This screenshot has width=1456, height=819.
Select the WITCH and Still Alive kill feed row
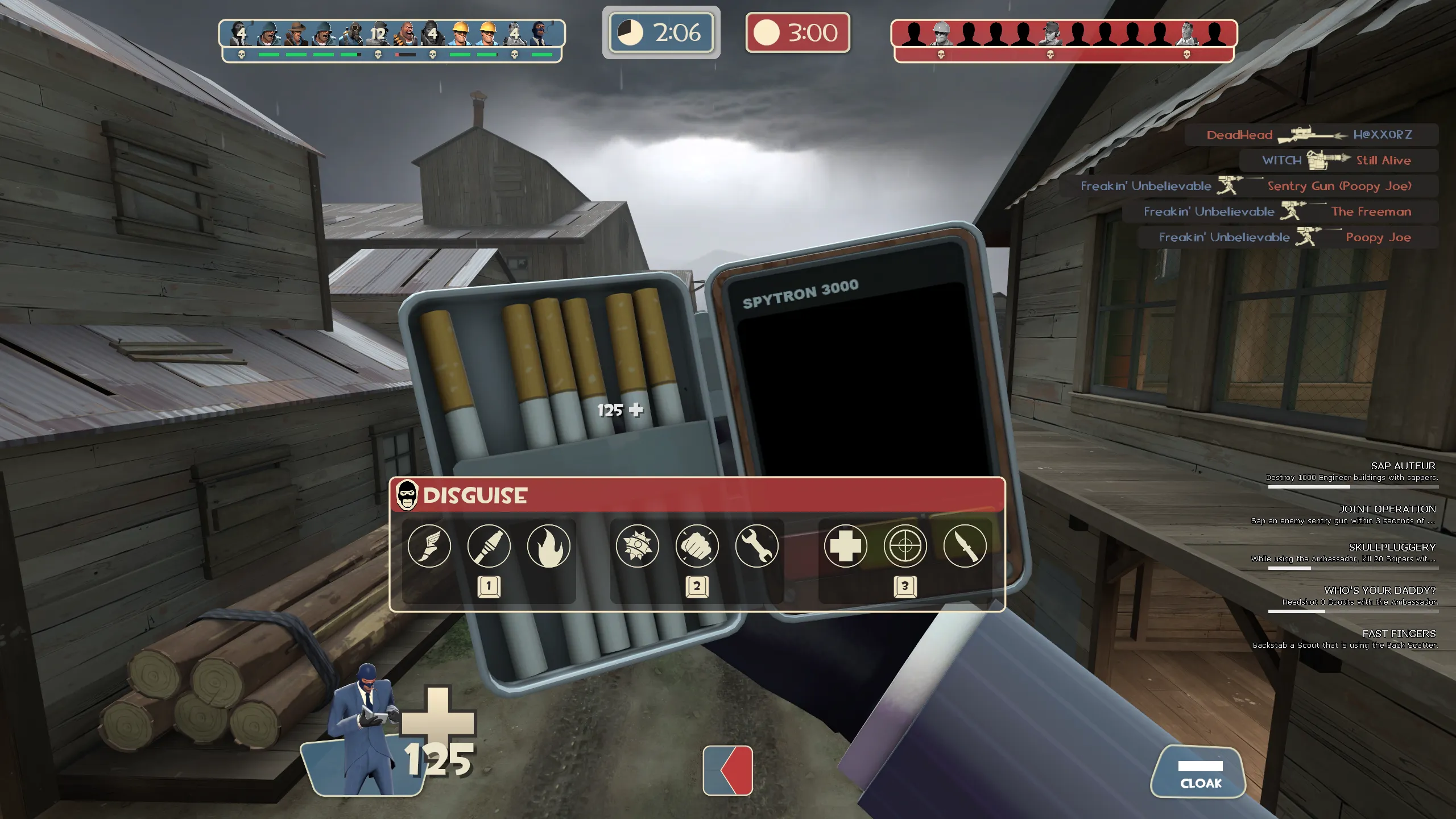[x=1338, y=160]
